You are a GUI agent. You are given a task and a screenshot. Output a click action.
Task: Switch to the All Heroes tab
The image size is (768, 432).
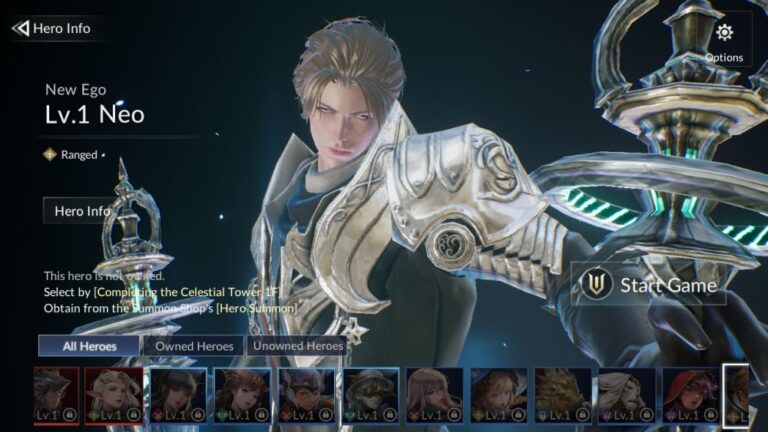click(89, 346)
